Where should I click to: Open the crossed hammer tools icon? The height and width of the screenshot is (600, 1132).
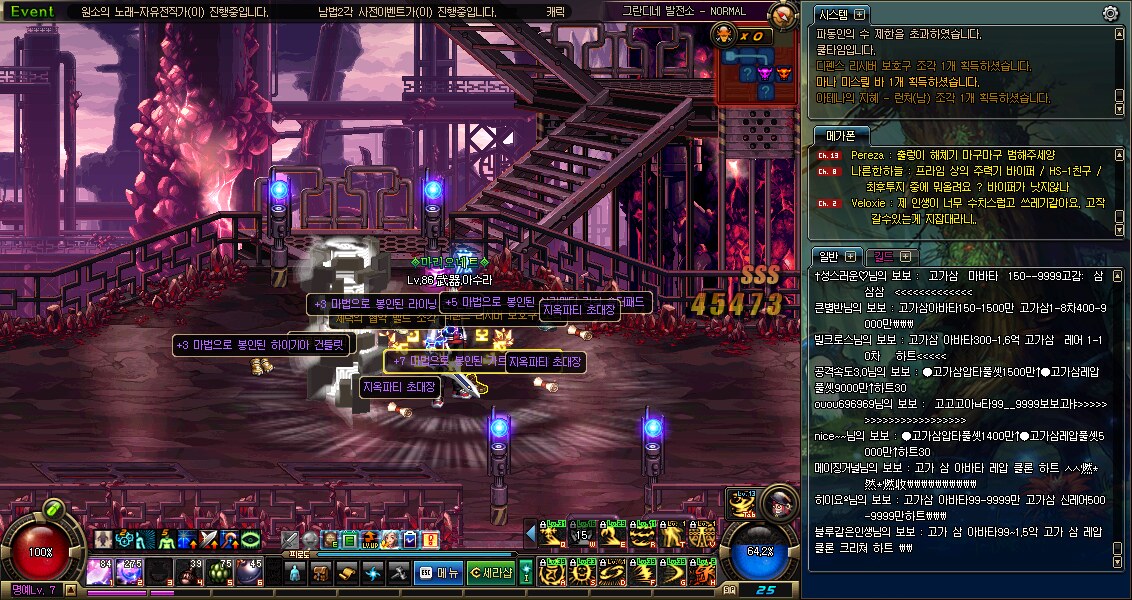coord(398,573)
